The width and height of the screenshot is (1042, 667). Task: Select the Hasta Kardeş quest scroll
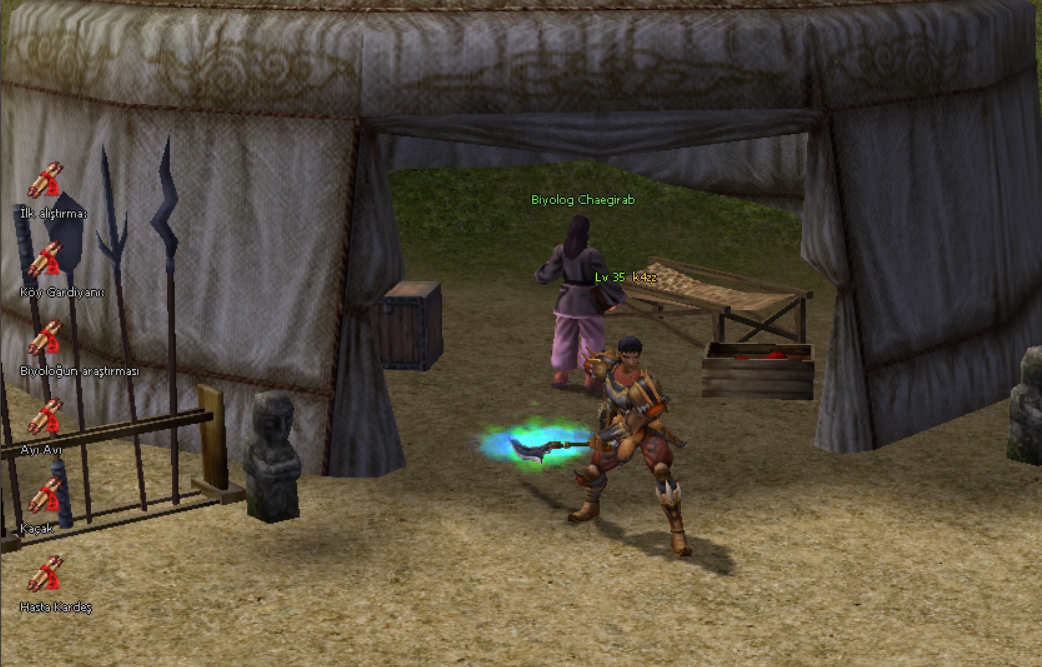(x=45, y=574)
